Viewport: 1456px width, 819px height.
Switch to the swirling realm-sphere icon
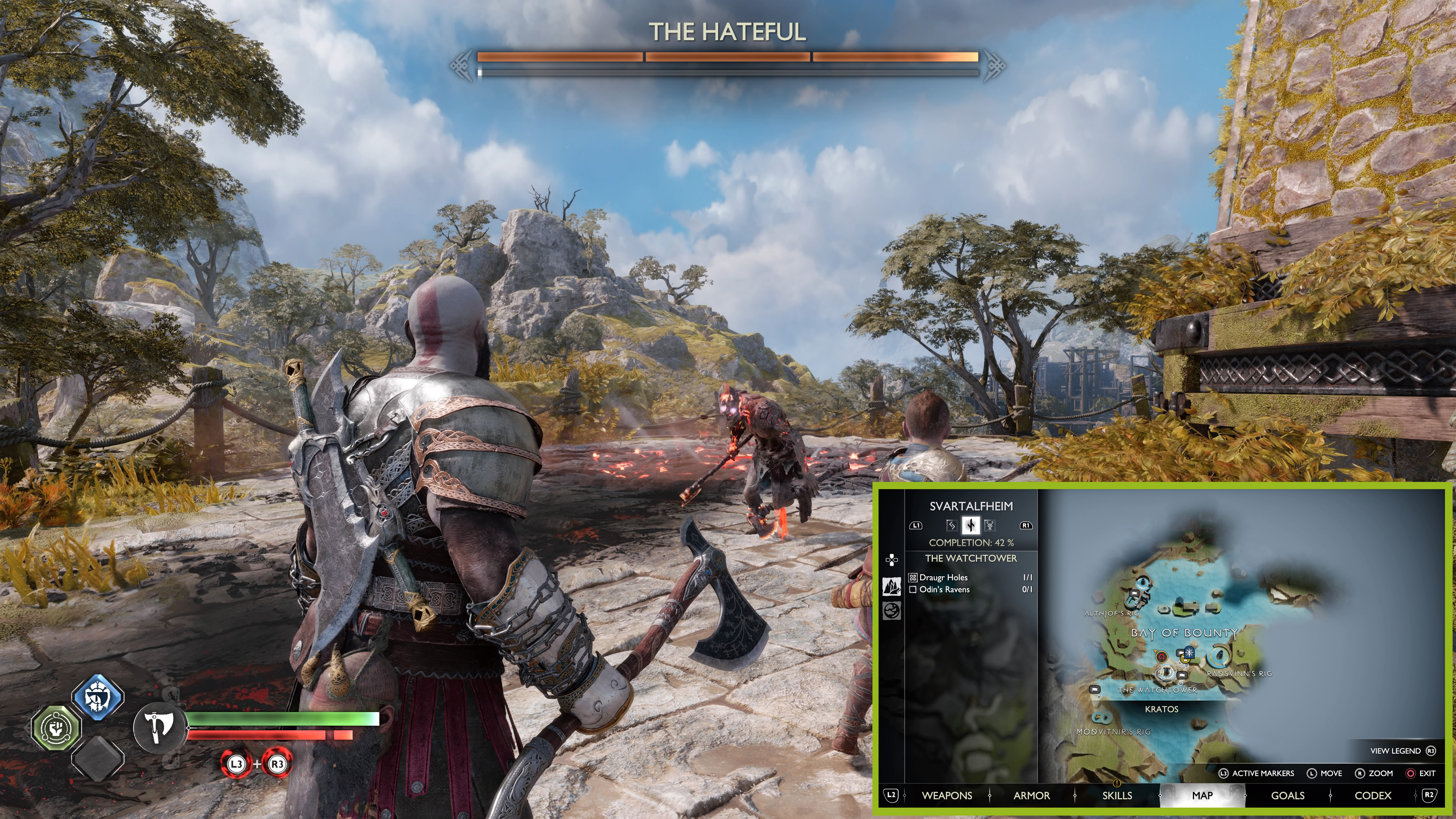(x=892, y=610)
